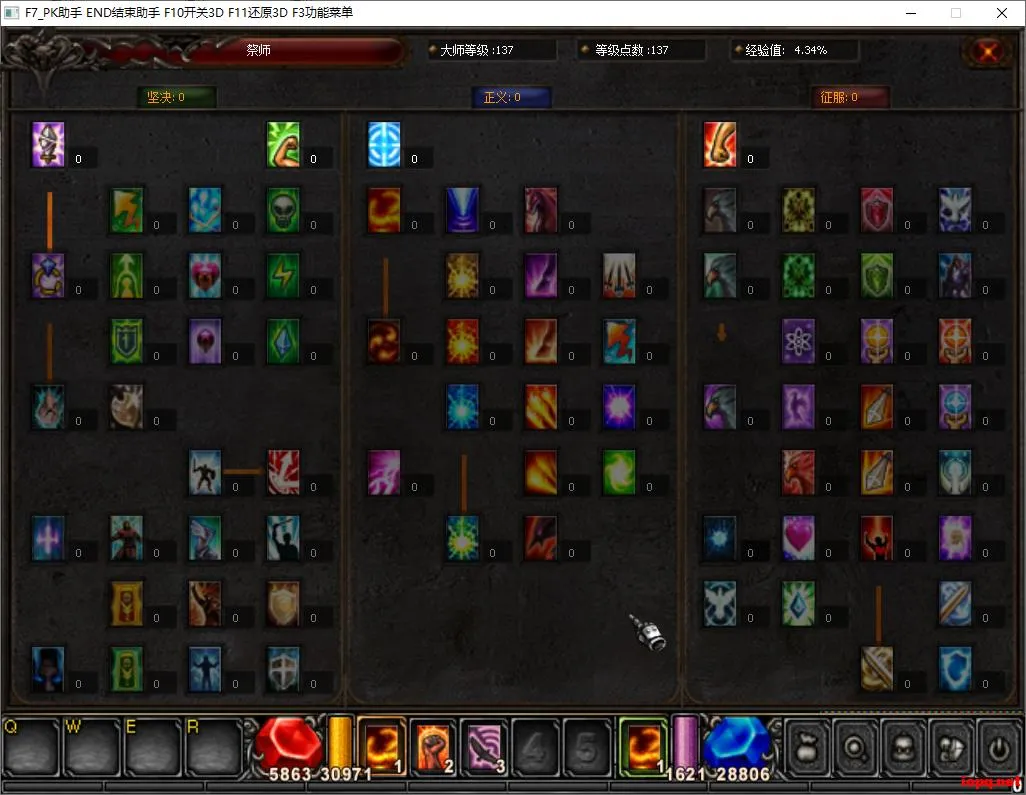The image size is (1026, 795).
Task: Pick the green alien skull skill
Action: pyautogui.click(x=284, y=211)
